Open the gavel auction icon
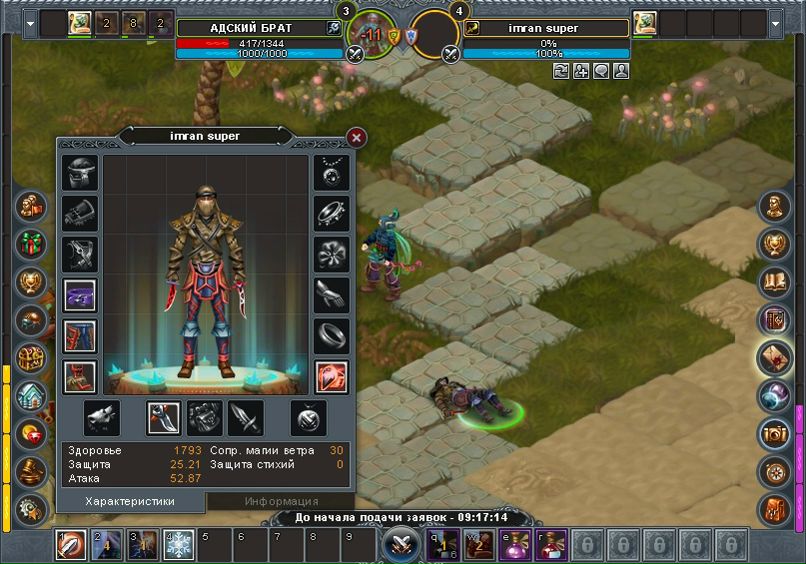 (x=31, y=470)
